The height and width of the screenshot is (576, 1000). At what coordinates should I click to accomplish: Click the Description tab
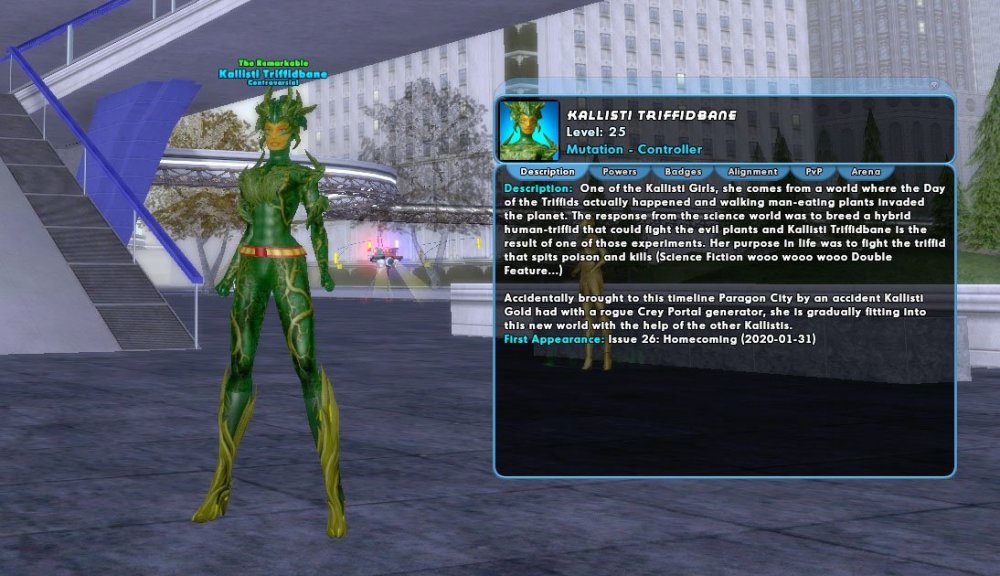(548, 172)
